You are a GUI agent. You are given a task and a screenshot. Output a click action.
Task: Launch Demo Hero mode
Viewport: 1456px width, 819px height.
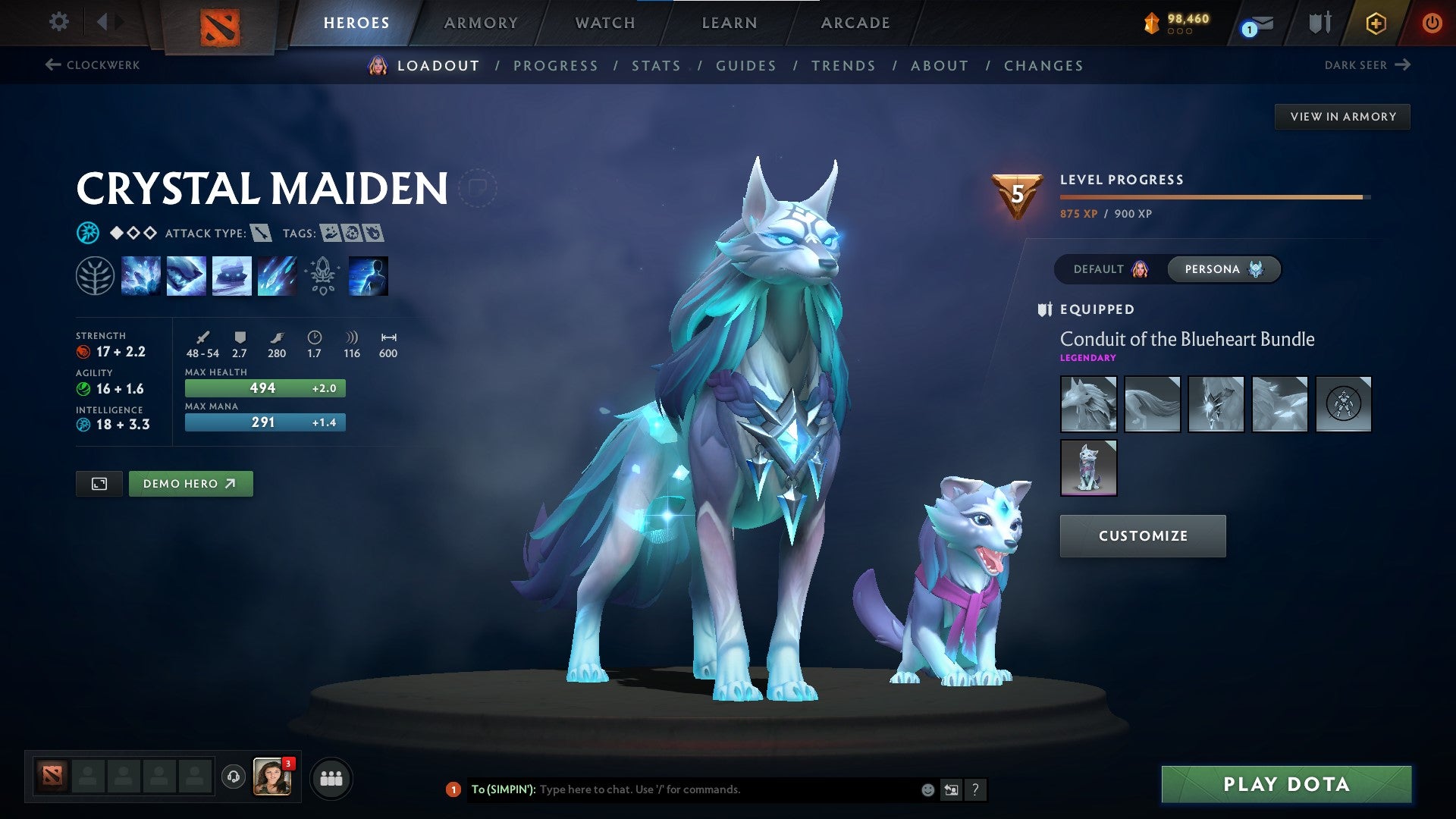190,483
